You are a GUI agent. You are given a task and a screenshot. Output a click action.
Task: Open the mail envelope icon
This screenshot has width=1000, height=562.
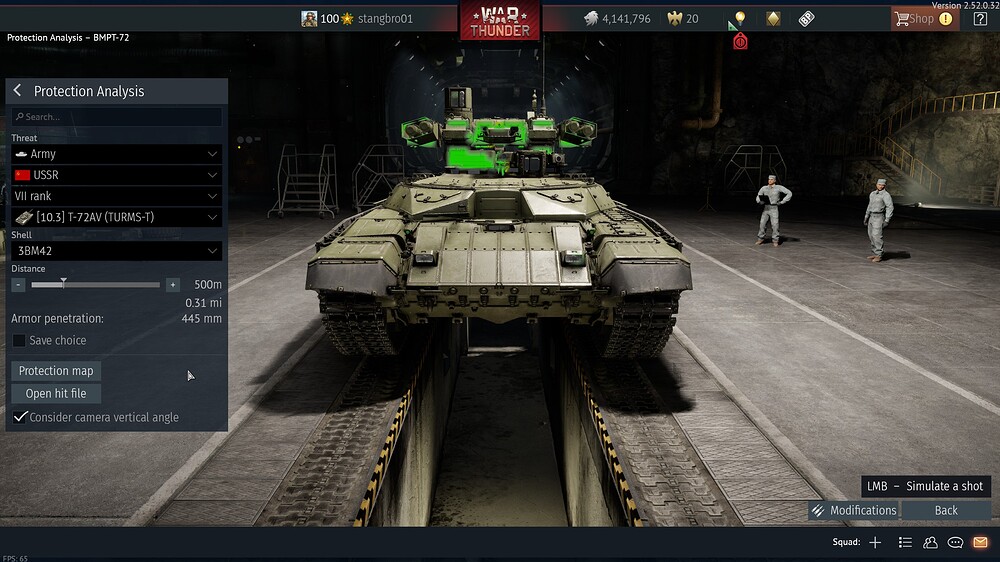980,542
